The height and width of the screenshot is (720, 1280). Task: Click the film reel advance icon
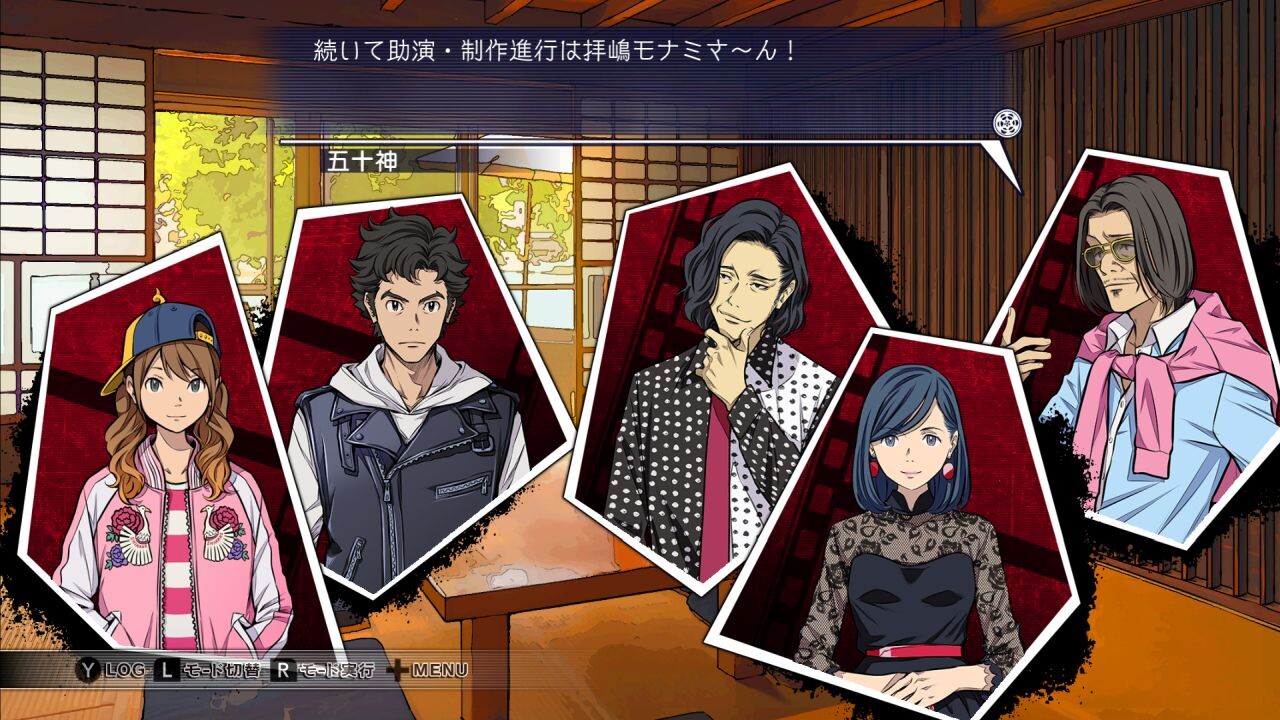click(x=1007, y=123)
